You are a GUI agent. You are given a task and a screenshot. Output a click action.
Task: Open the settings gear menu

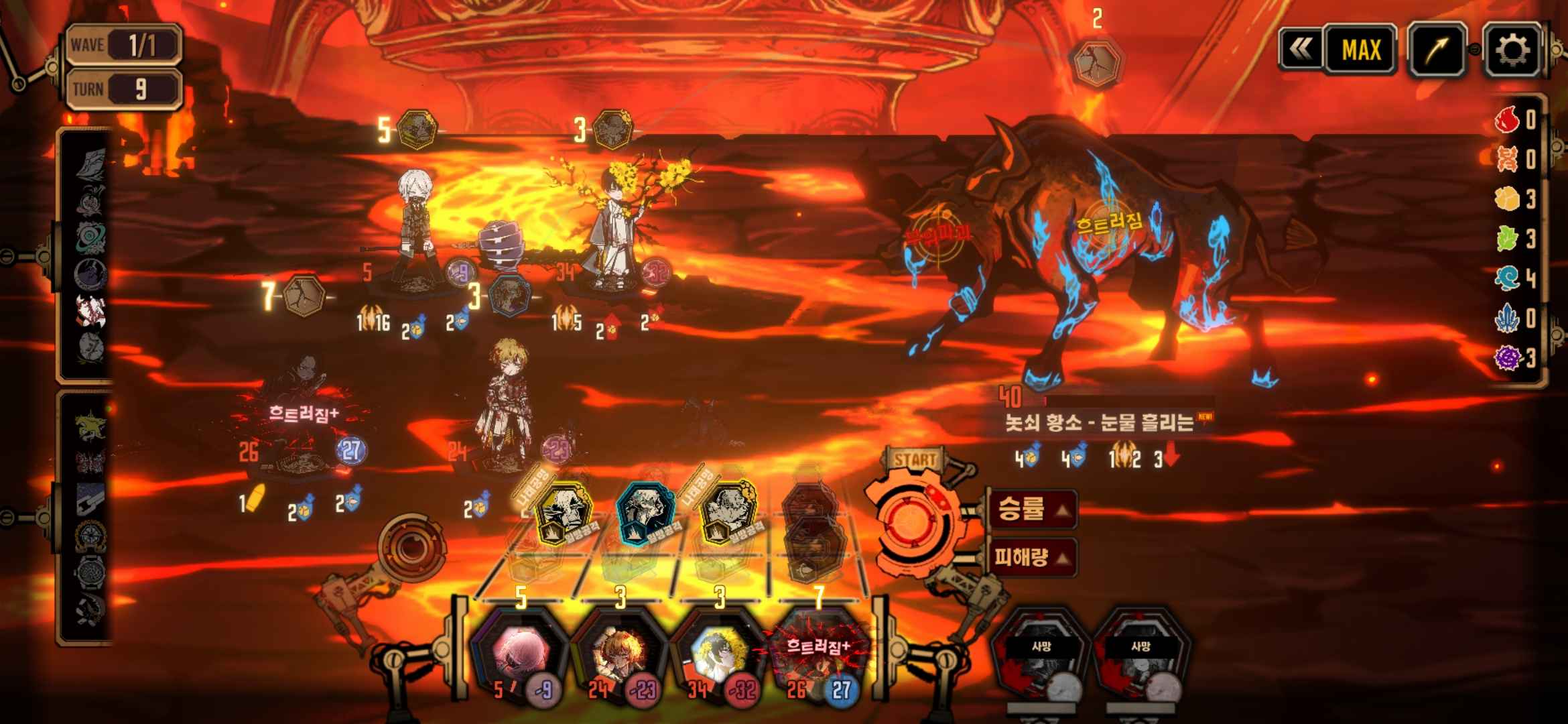(1512, 50)
